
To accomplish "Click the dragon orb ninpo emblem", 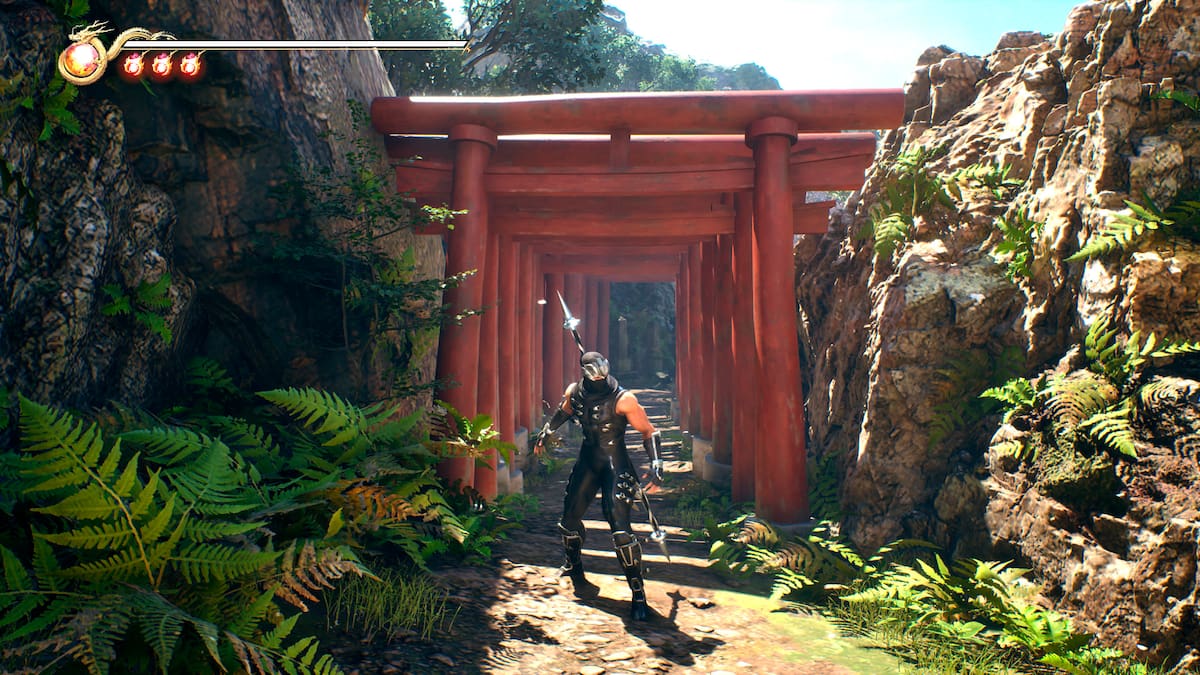I will [81, 60].
